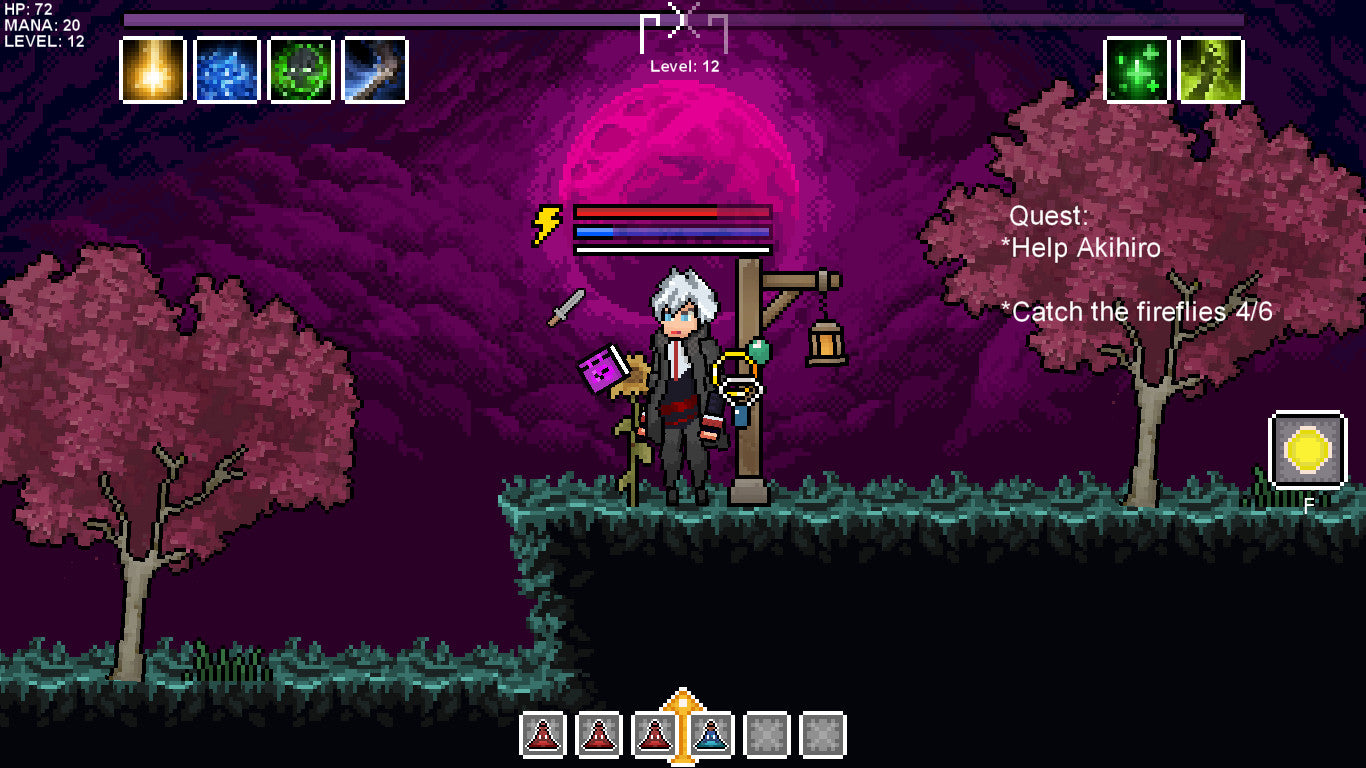Tap the yellow orb action button
The height and width of the screenshot is (768, 1366).
[x=1307, y=450]
